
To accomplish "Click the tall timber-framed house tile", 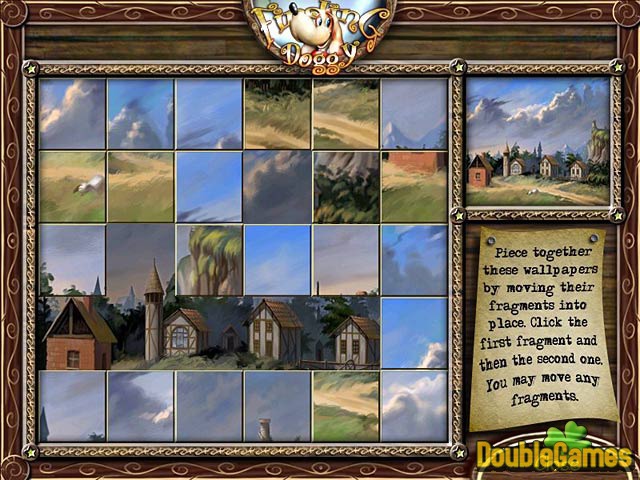I will (x=278, y=332).
